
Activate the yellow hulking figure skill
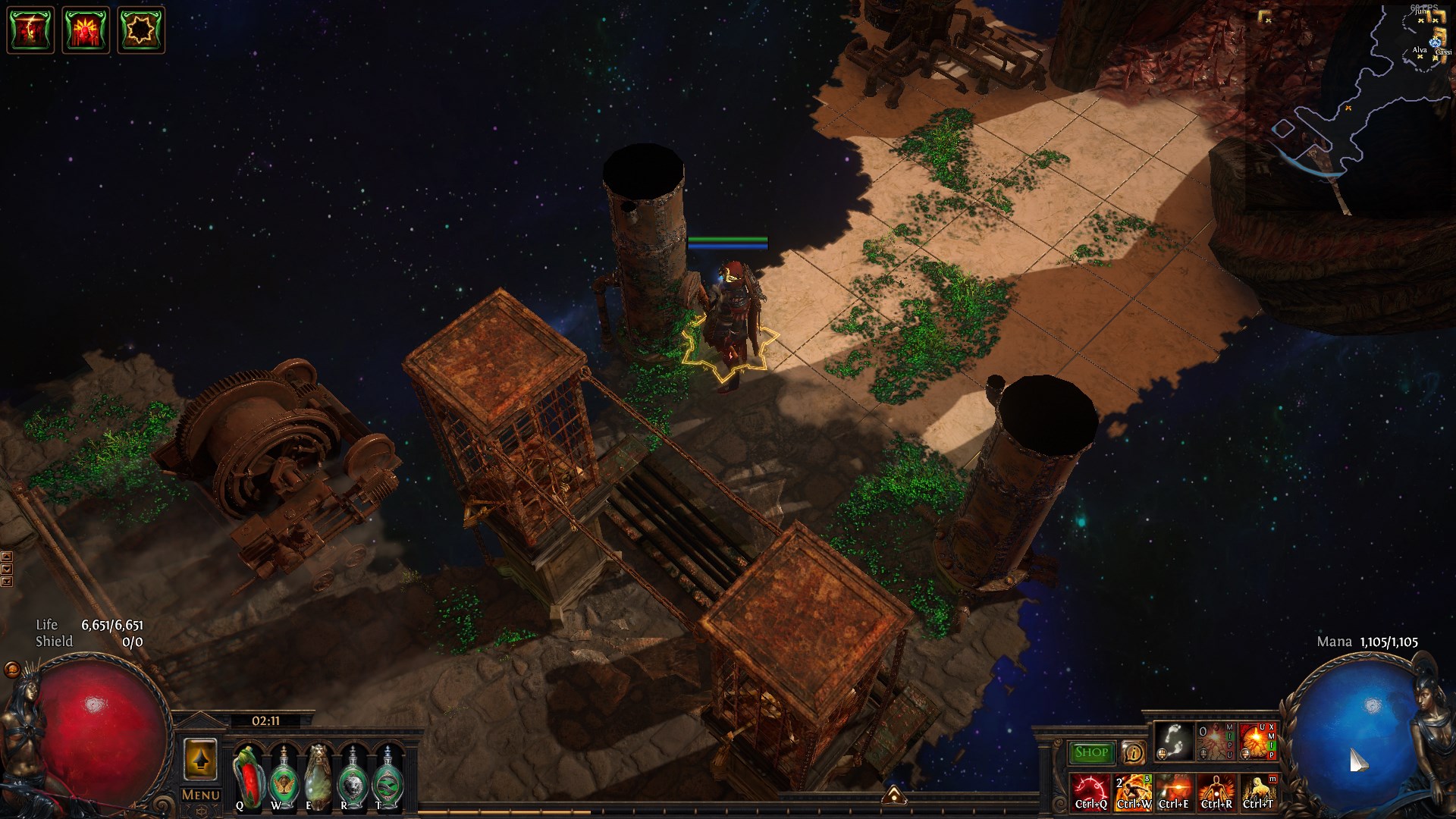[x=1257, y=792]
